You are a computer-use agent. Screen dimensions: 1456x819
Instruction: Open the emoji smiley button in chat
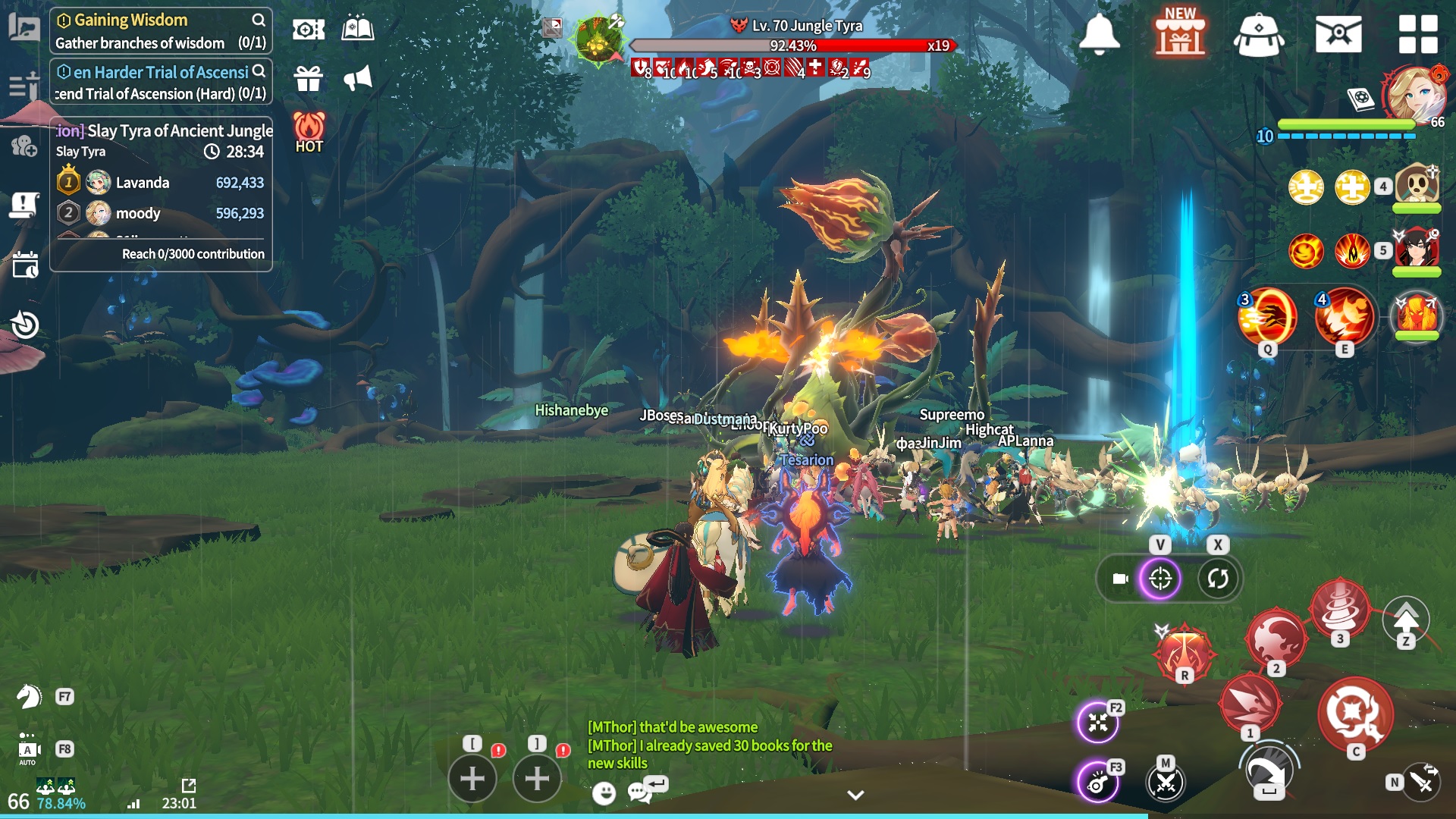pos(604,793)
